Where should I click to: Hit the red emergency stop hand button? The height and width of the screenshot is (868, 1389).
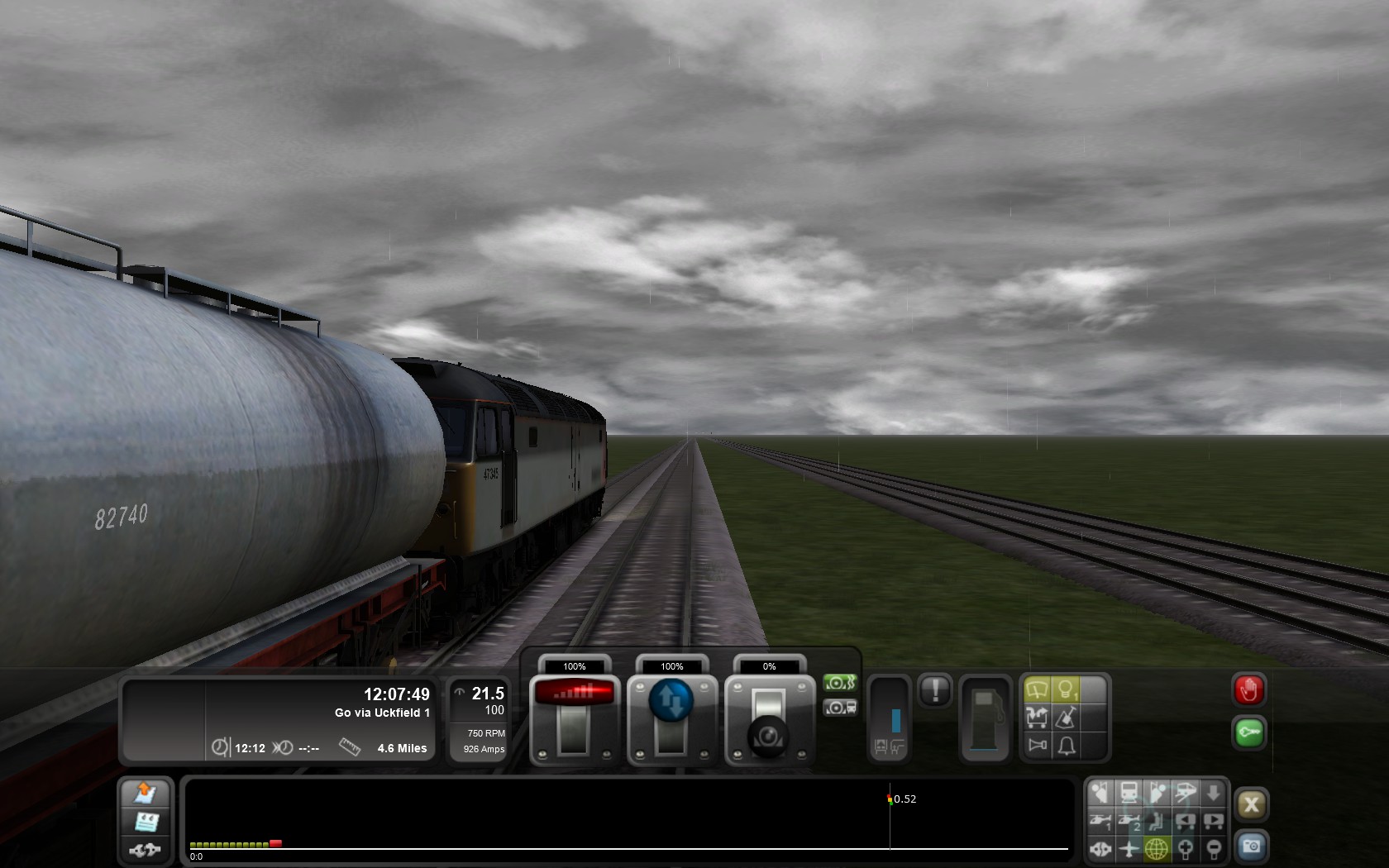(x=1248, y=690)
